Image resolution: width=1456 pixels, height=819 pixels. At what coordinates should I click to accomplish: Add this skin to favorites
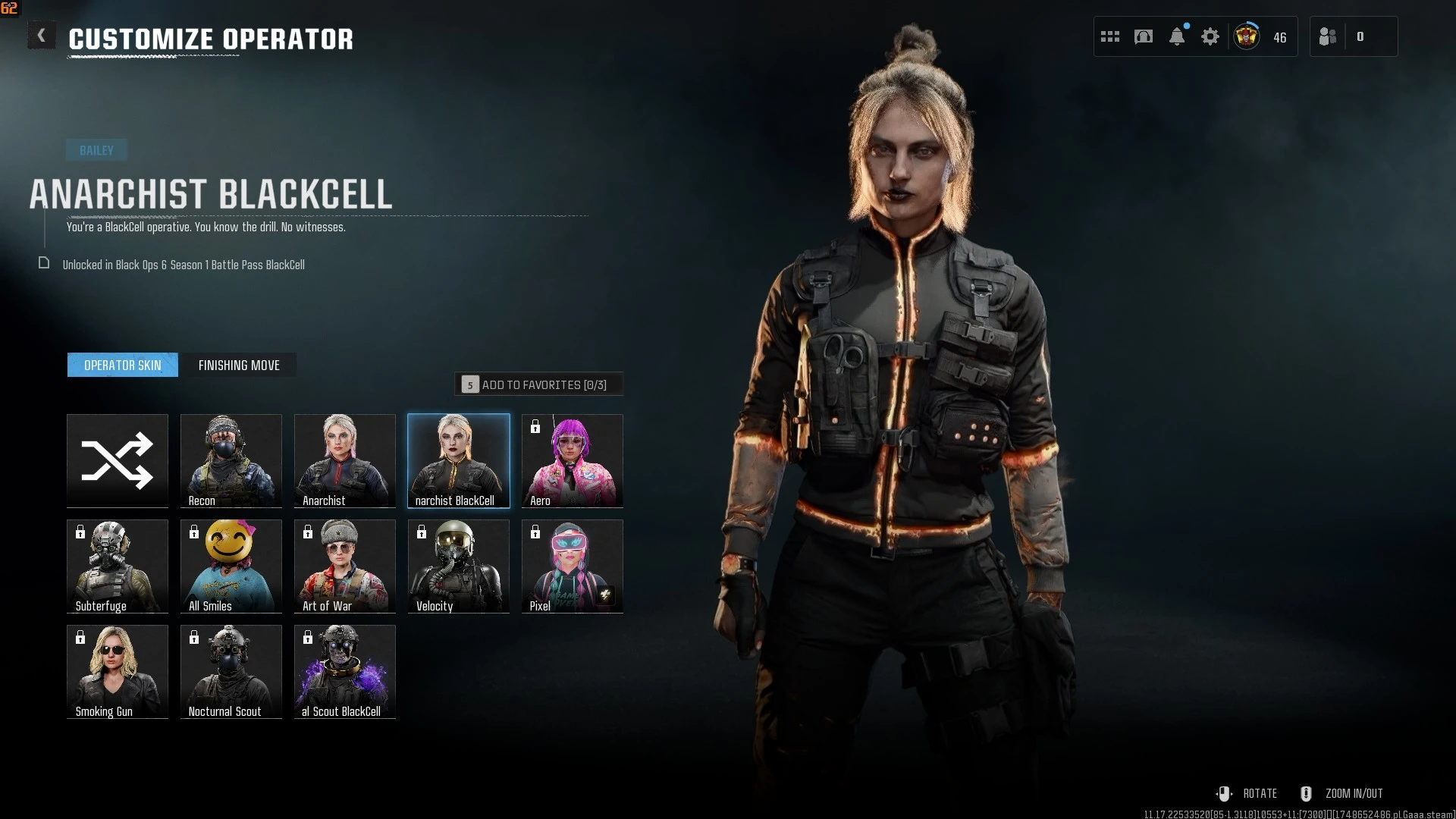tap(538, 384)
